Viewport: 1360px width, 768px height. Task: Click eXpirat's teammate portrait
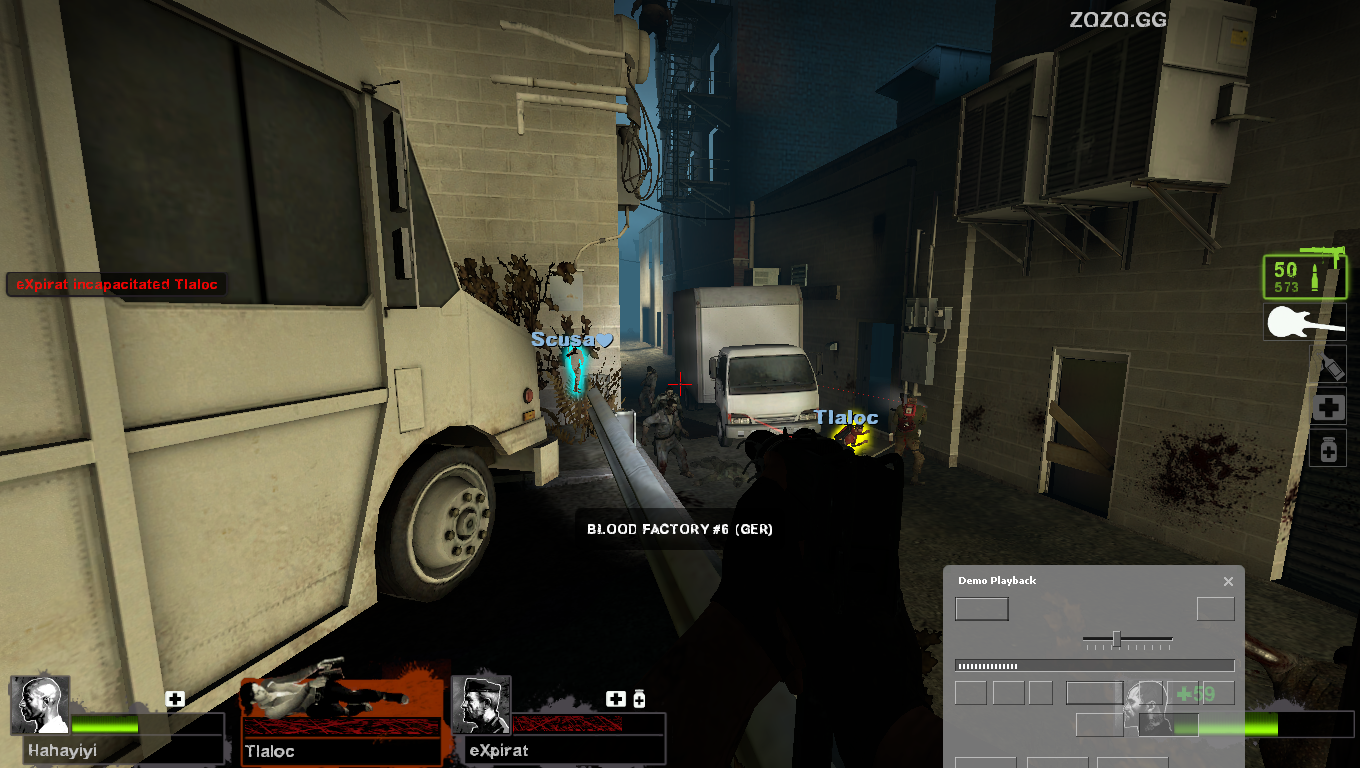coord(481,705)
